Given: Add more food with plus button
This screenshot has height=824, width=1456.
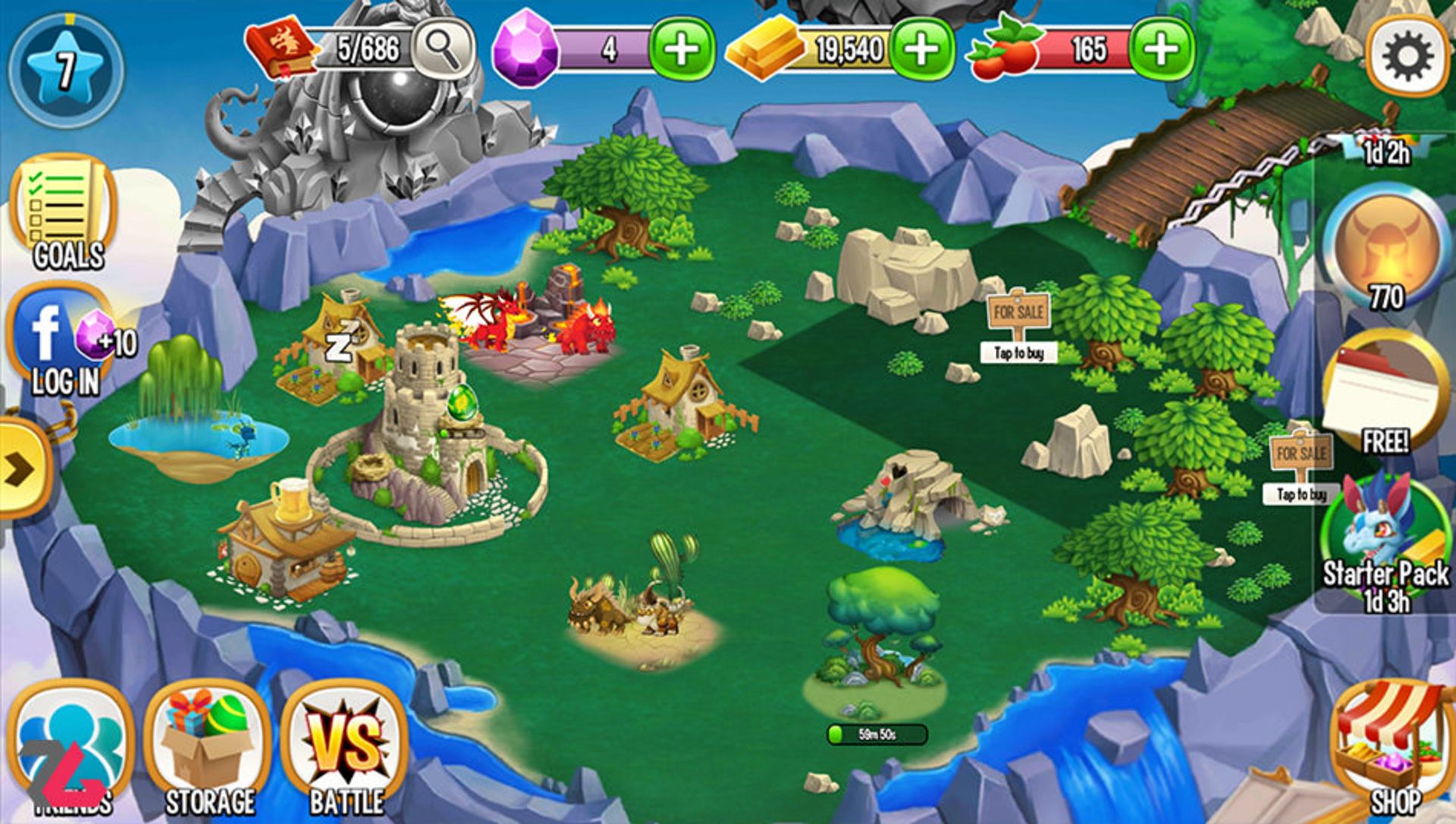Looking at the screenshot, I should pos(1161,50).
